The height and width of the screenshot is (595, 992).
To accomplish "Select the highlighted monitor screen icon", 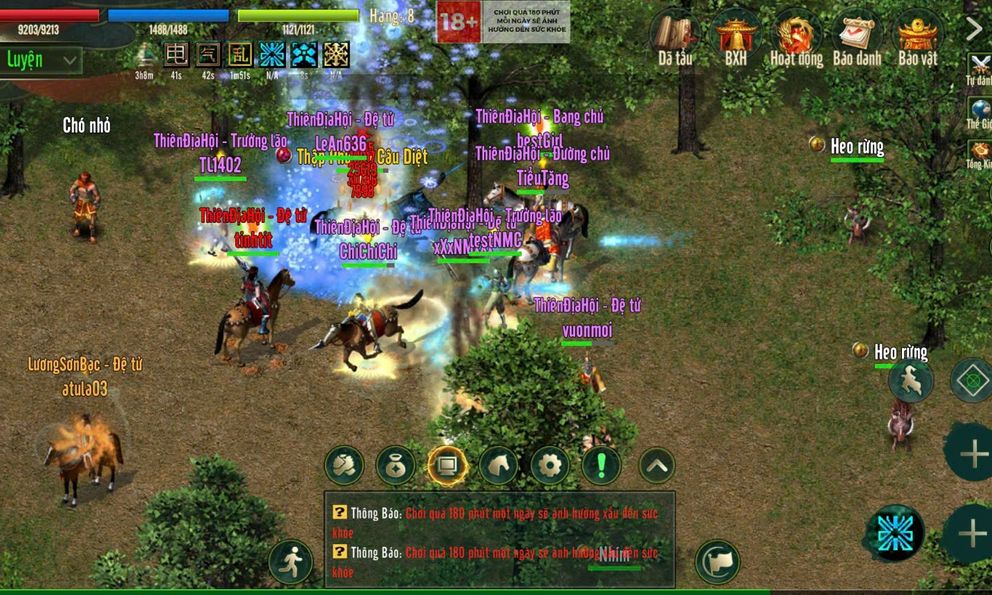I will pos(447,465).
